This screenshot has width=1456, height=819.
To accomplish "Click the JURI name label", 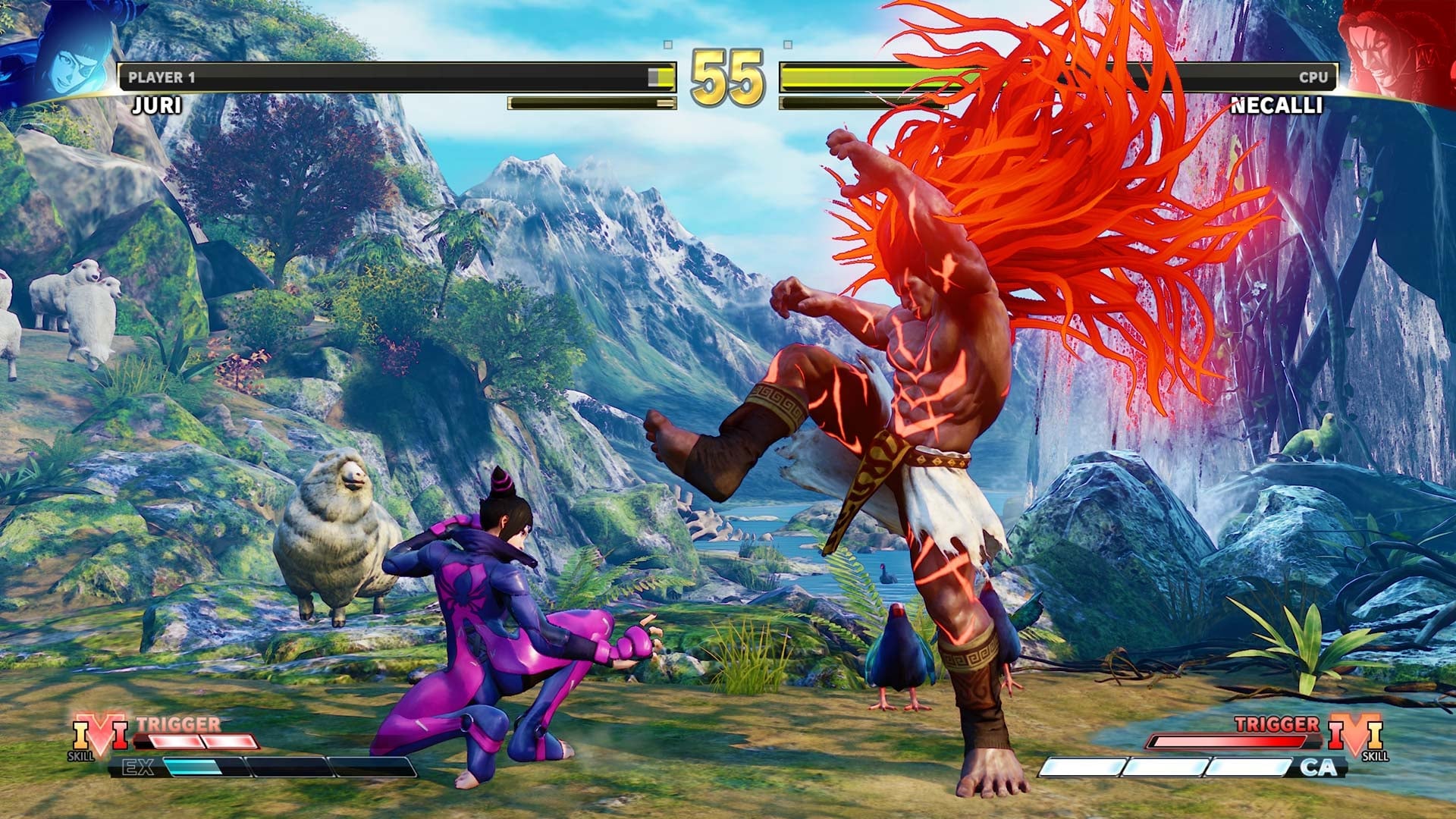I will 155,104.
